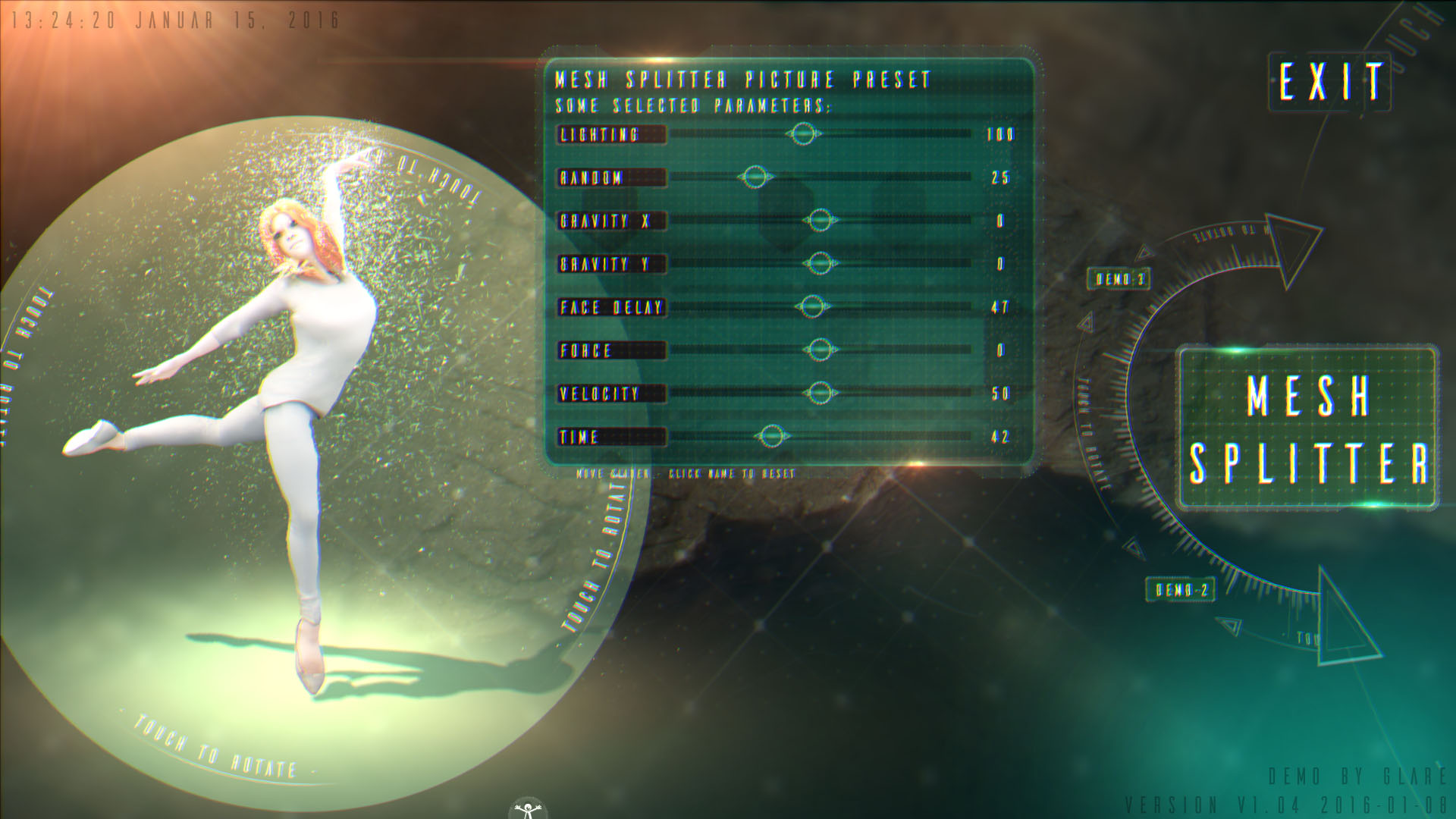This screenshot has width=1456, height=819.
Task: Open the Mesh Splitter demo panel
Action: point(1307,428)
